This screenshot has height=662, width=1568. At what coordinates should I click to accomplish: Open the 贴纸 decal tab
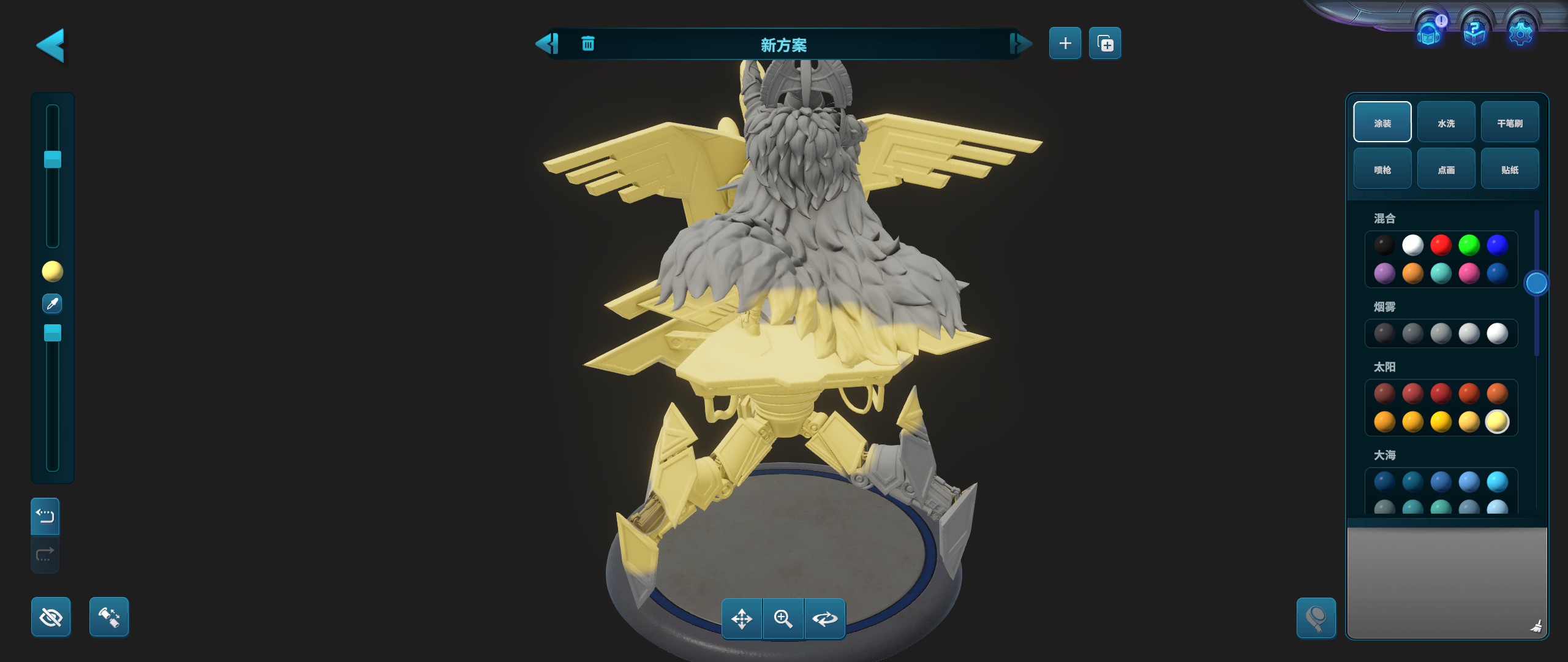click(1510, 169)
